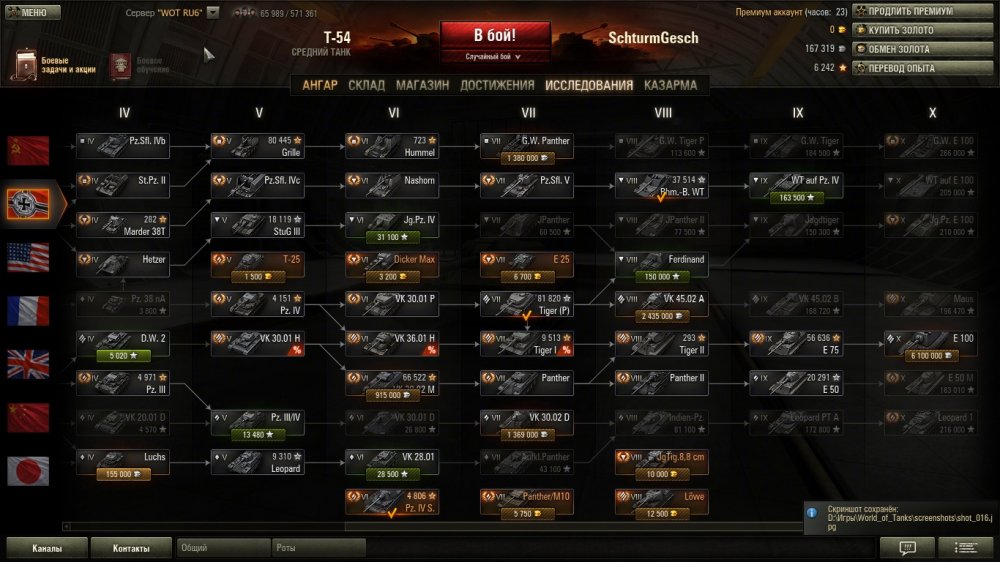The width and height of the screenshot is (1000, 562).
Task: Select the Tiger II tank node
Action: pyautogui.click(x=664, y=343)
